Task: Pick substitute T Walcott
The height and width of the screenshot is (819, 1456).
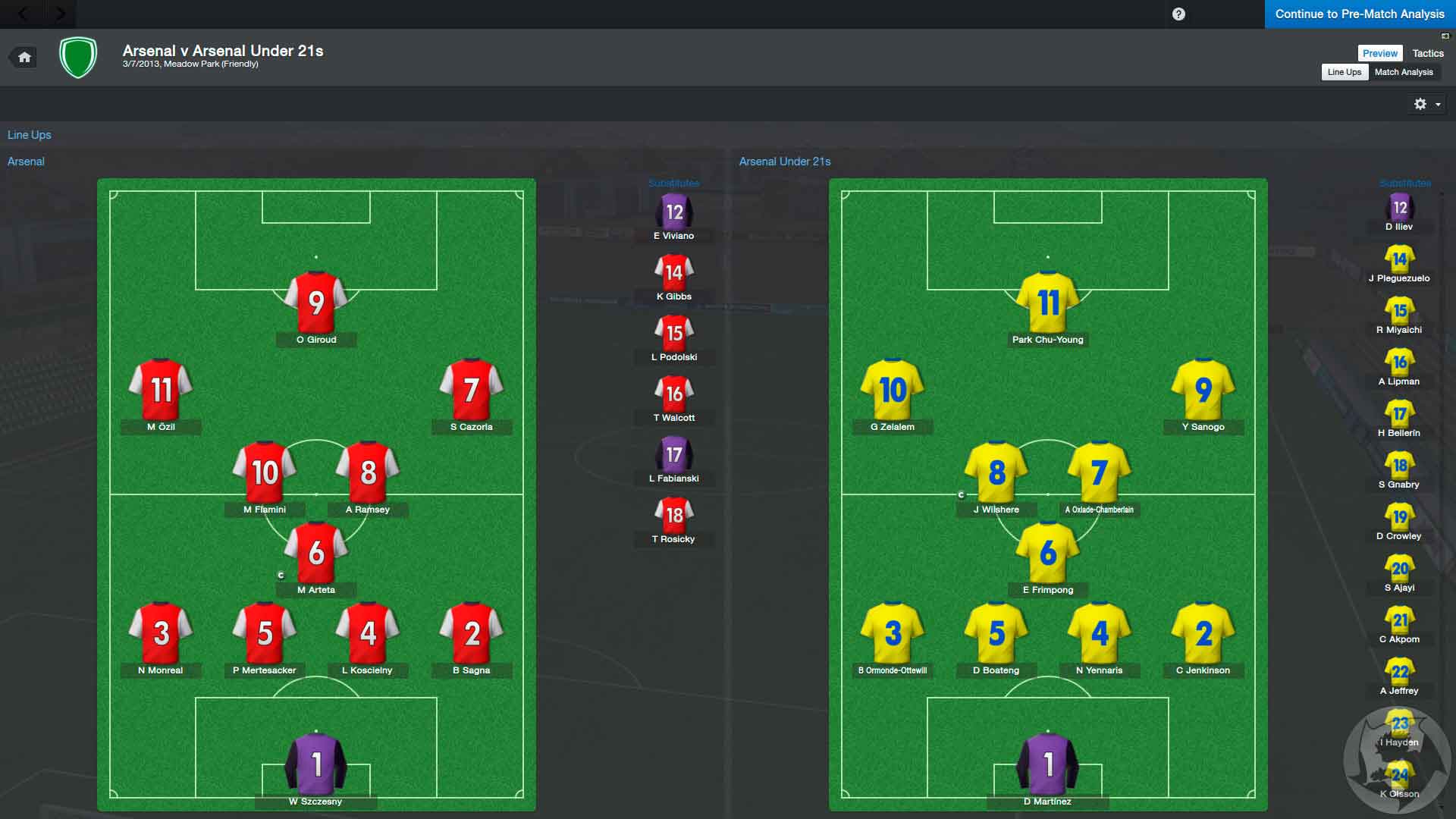Action: (674, 396)
